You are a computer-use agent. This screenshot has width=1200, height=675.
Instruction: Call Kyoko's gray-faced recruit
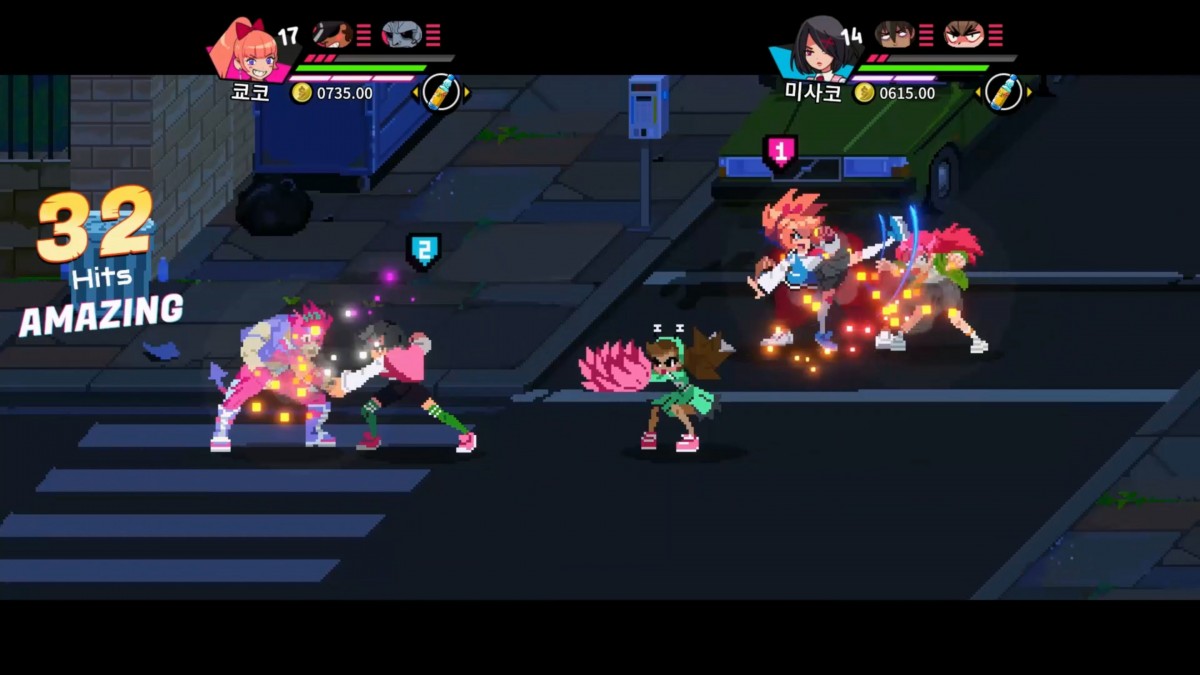401,35
